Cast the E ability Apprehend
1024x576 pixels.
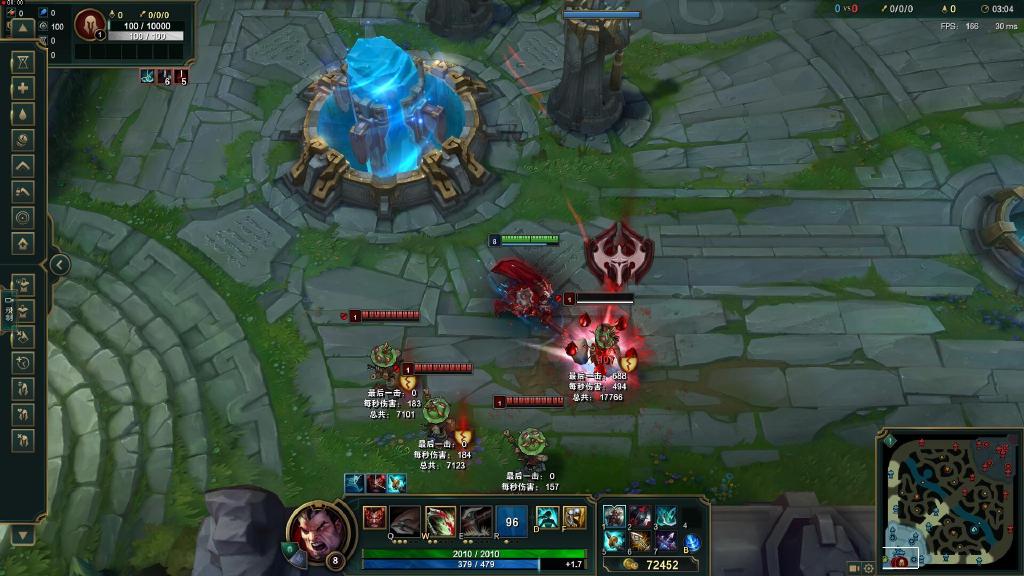476,520
